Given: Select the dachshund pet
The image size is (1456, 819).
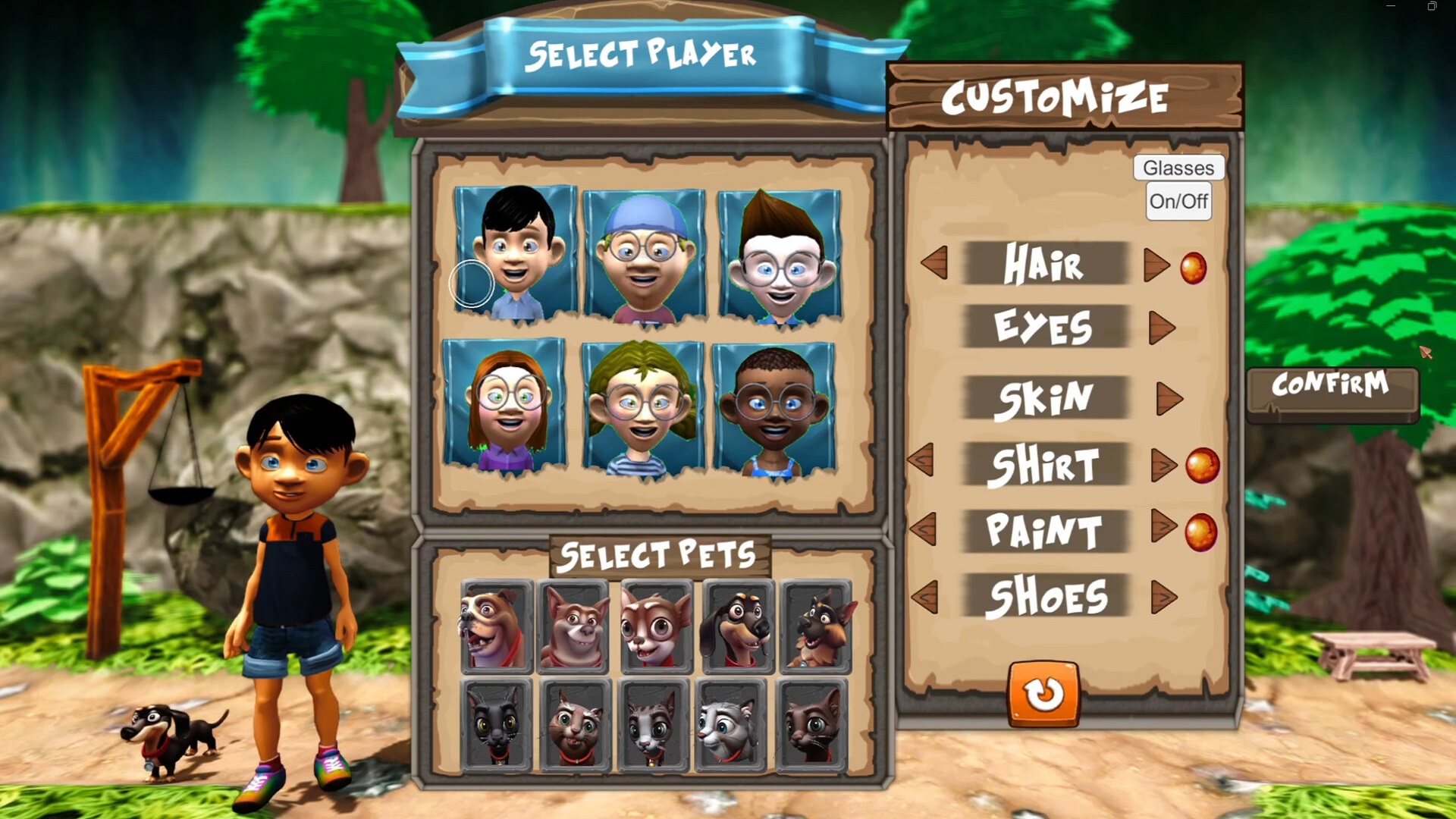Looking at the screenshot, I should [x=738, y=627].
